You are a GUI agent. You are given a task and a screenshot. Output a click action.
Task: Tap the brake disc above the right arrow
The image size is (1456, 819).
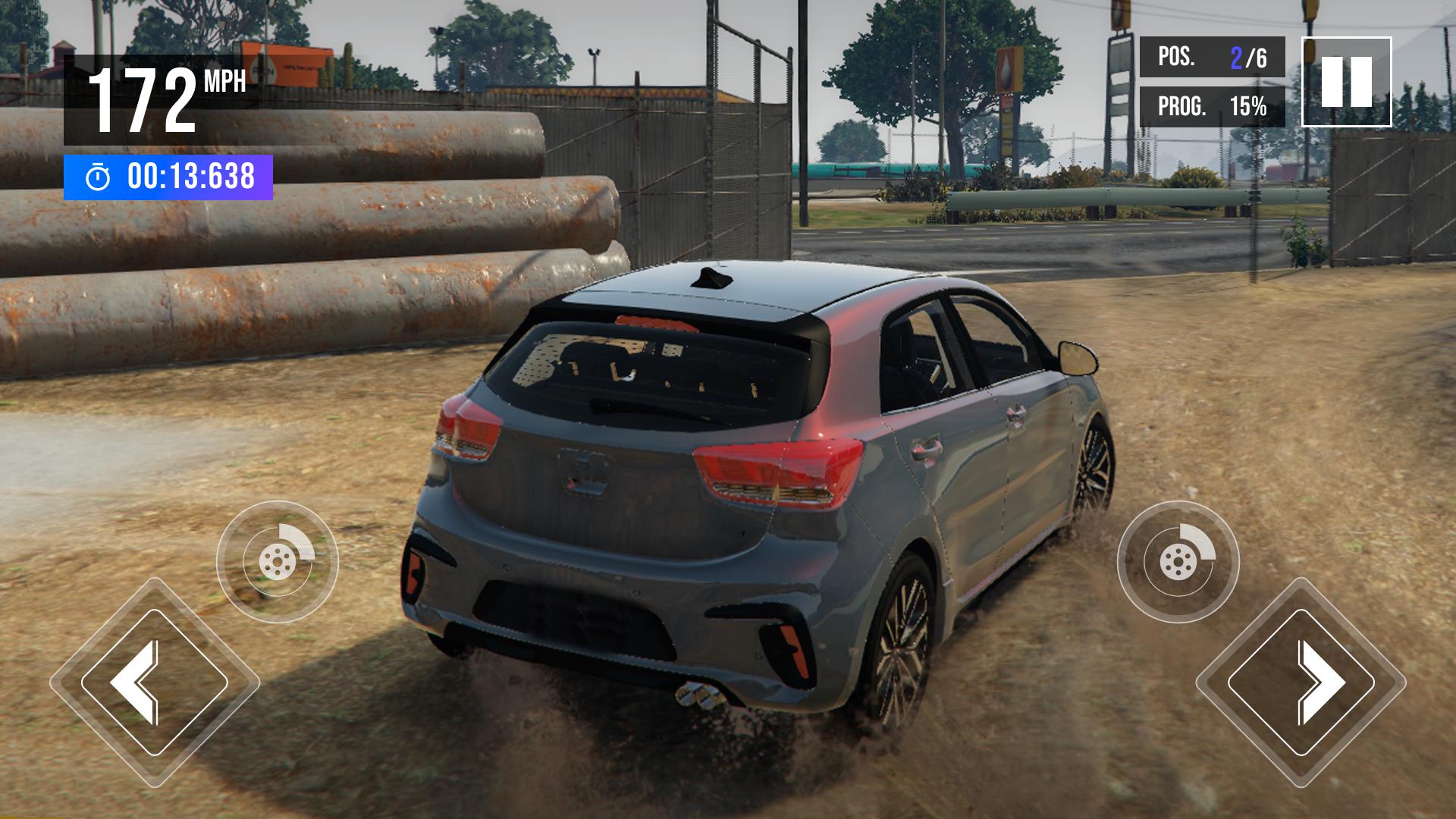1178,562
